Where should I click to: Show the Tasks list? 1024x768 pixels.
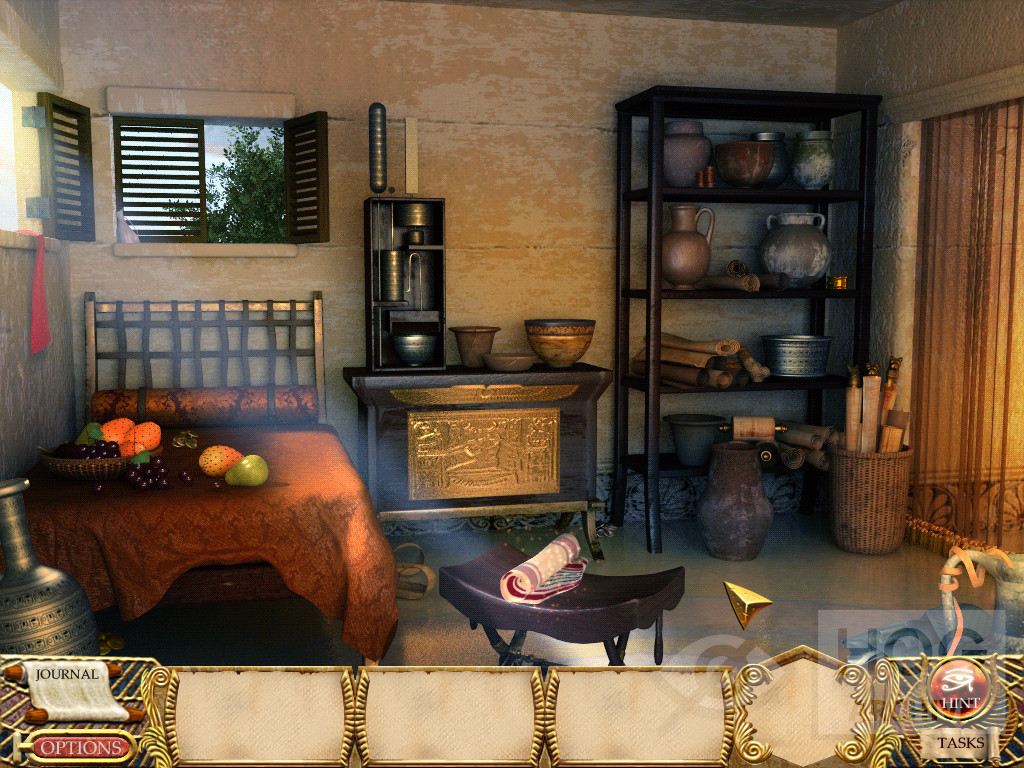960,743
